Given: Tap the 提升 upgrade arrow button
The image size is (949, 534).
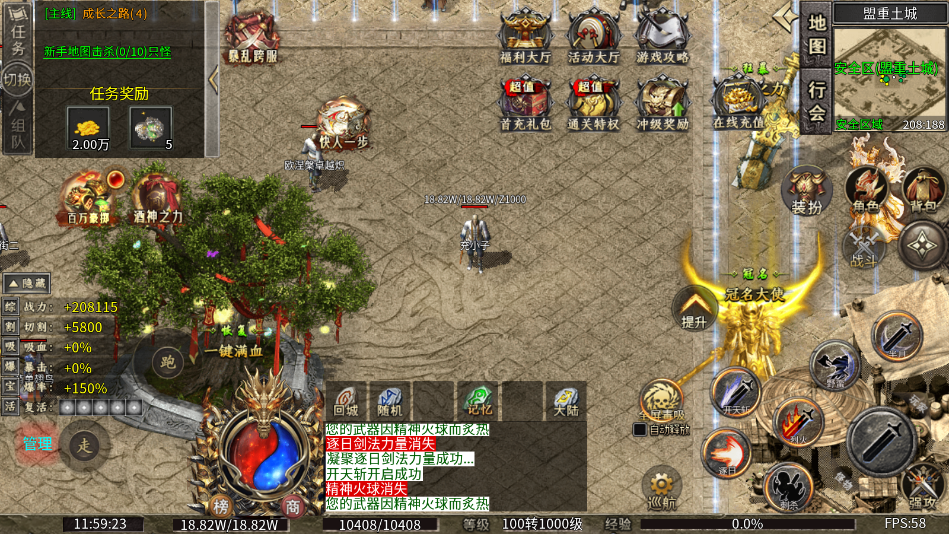Looking at the screenshot, I should click(694, 308).
